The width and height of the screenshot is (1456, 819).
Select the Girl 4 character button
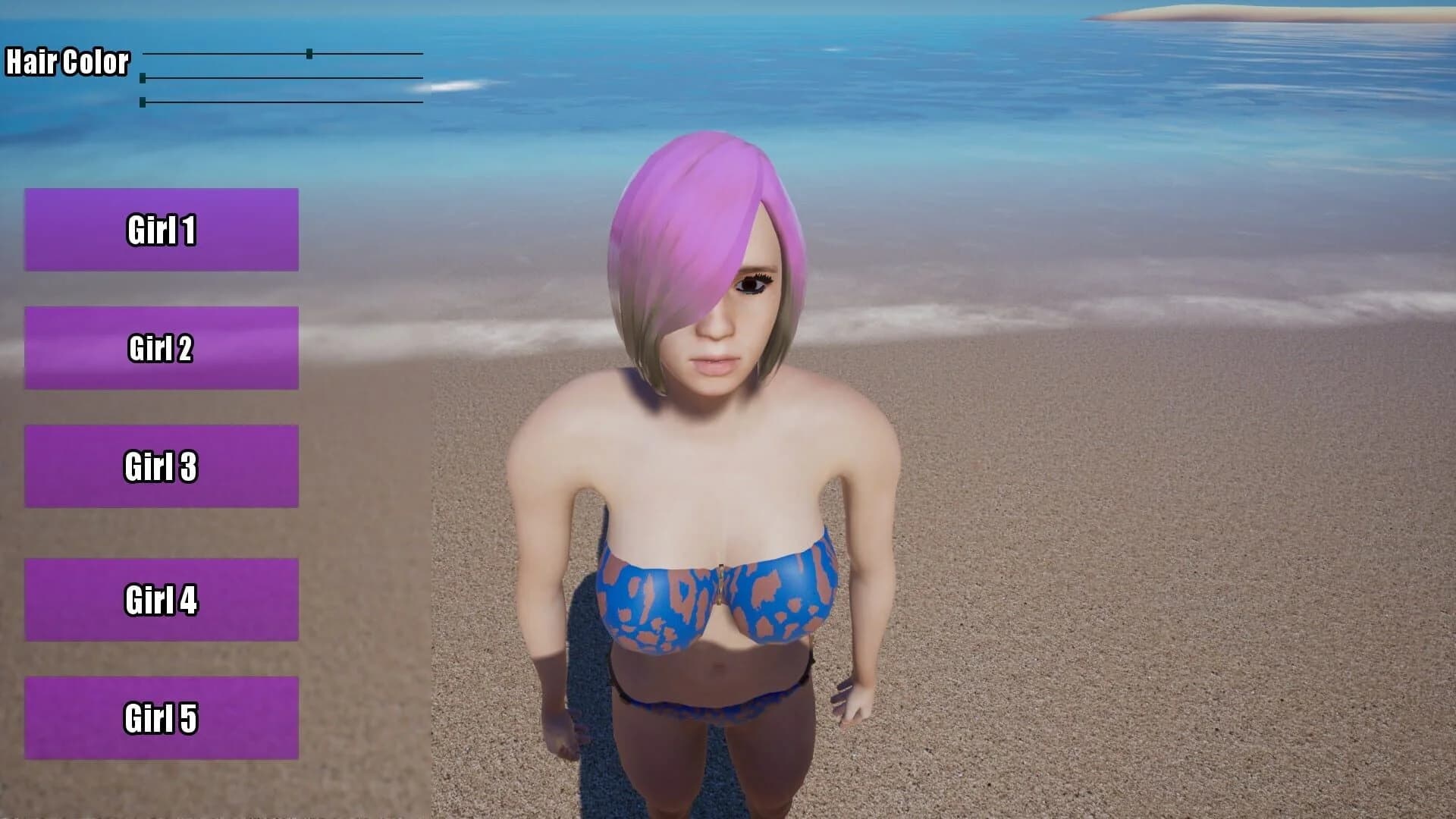(162, 600)
